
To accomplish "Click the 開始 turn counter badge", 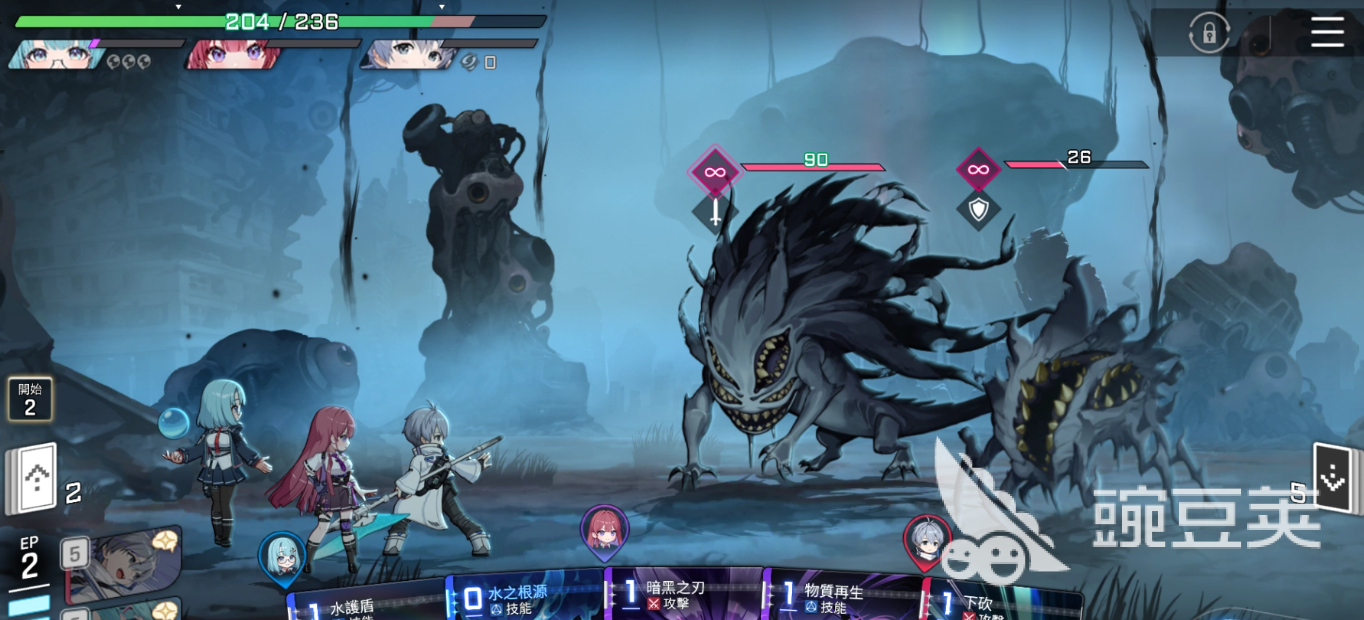I will [x=30, y=398].
